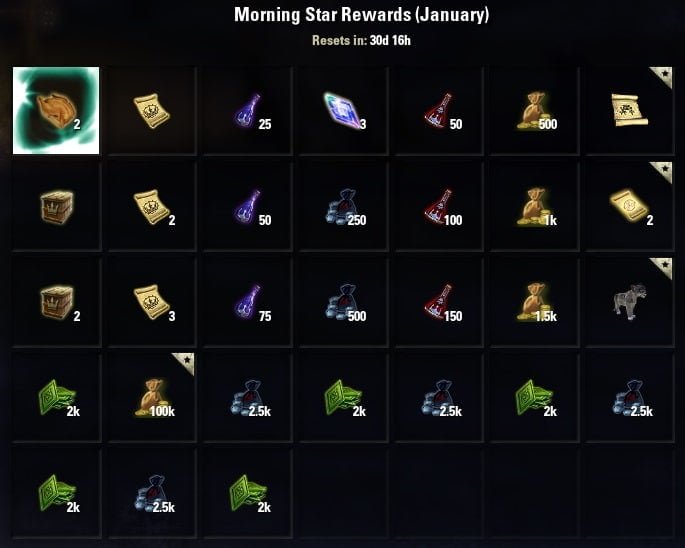The image size is (685, 548).
Task: Select the purple potion stack of 50
Action: point(248,206)
